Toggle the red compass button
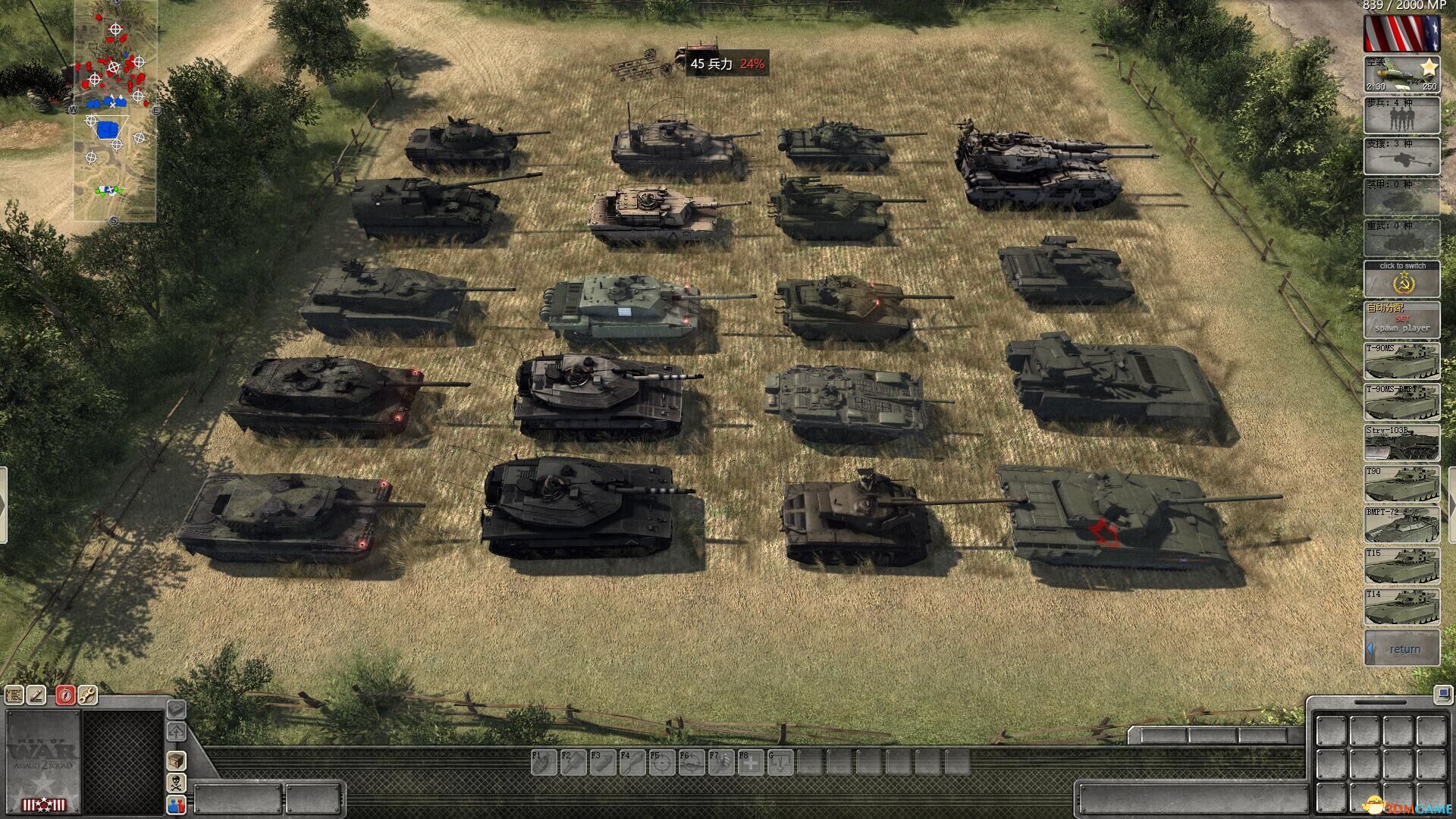The height and width of the screenshot is (819, 1456). 65,695
